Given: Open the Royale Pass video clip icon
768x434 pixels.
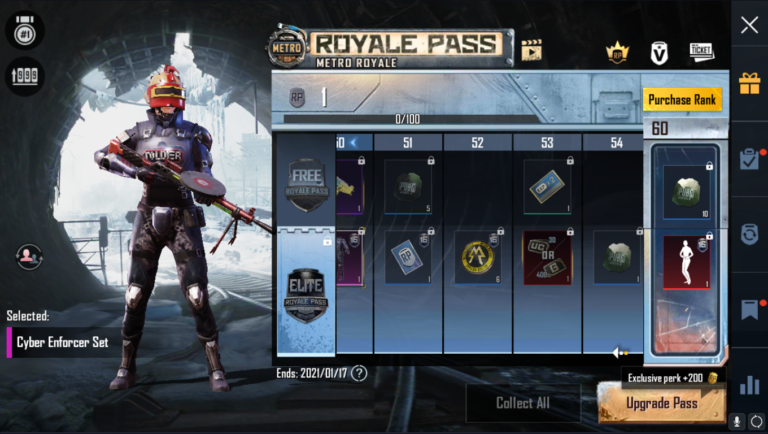Looking at the screenshot, I should (531, 49).
